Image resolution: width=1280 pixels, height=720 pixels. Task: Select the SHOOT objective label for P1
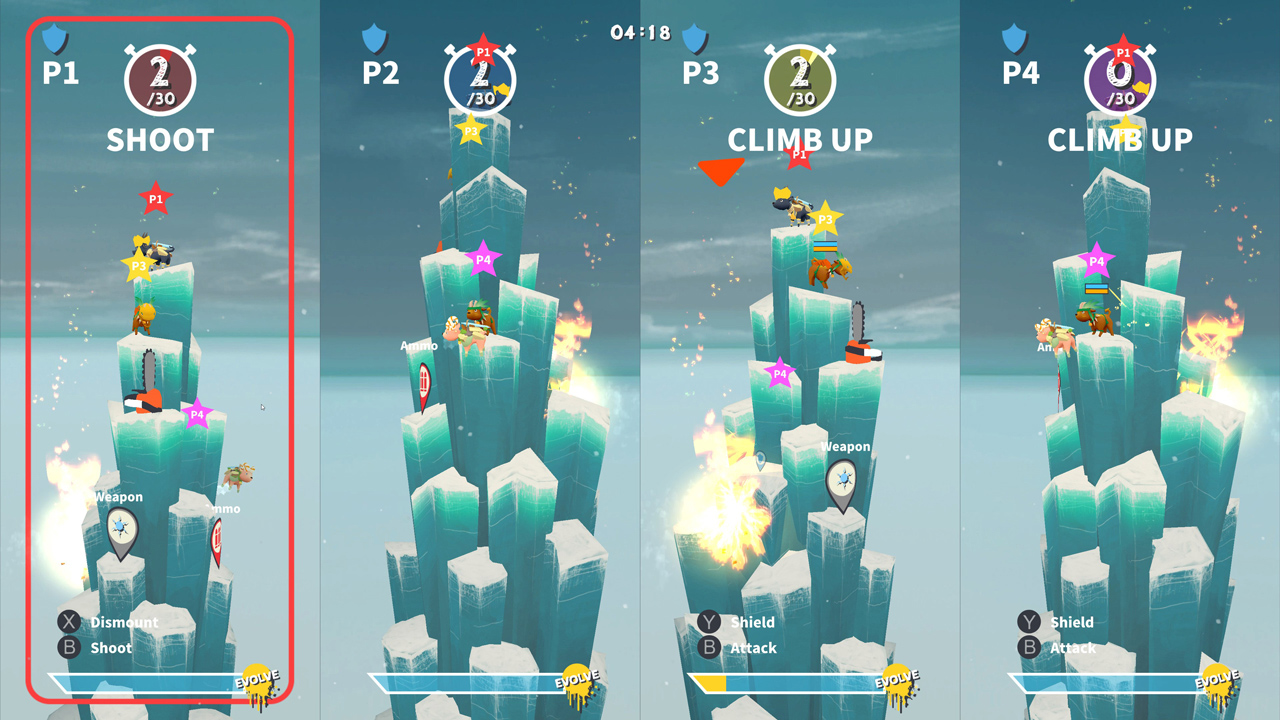(x=160, y=140)
